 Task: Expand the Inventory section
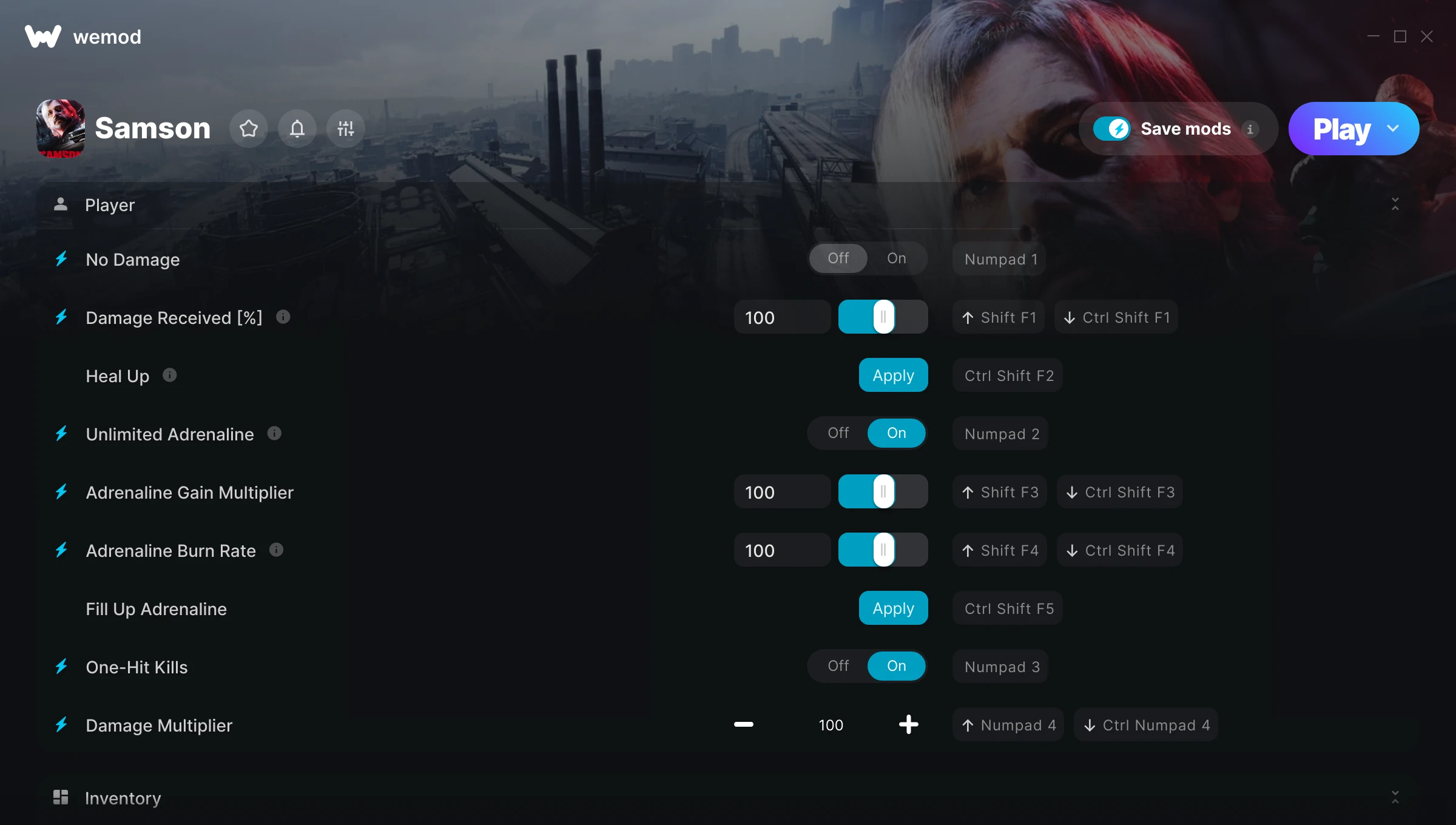pyautogui.click(x=1395, y=798)
